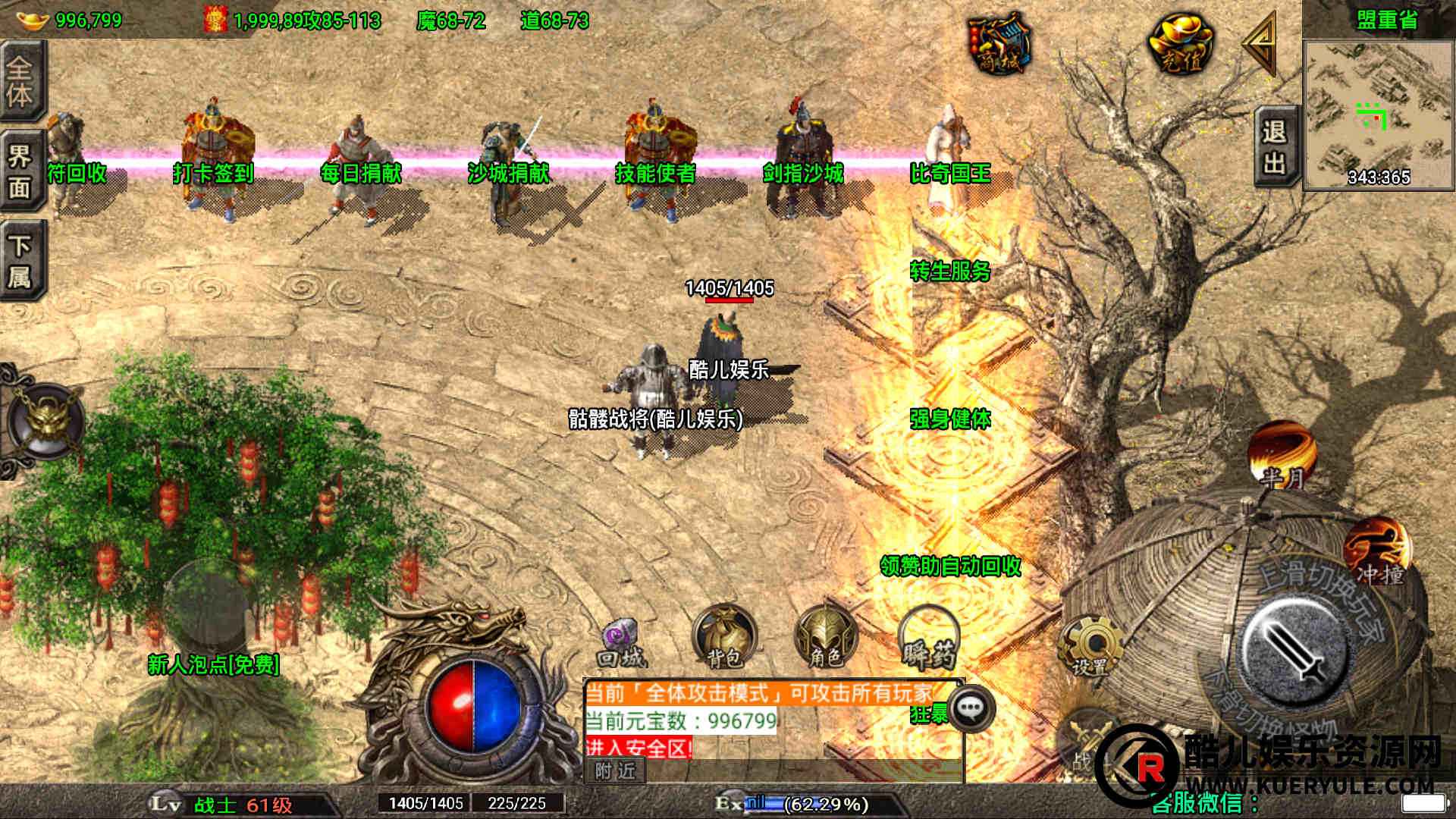Use the 瞬药 instant potion button
1456x819 pixels.
pyautogui.click(x=929, y=640)
